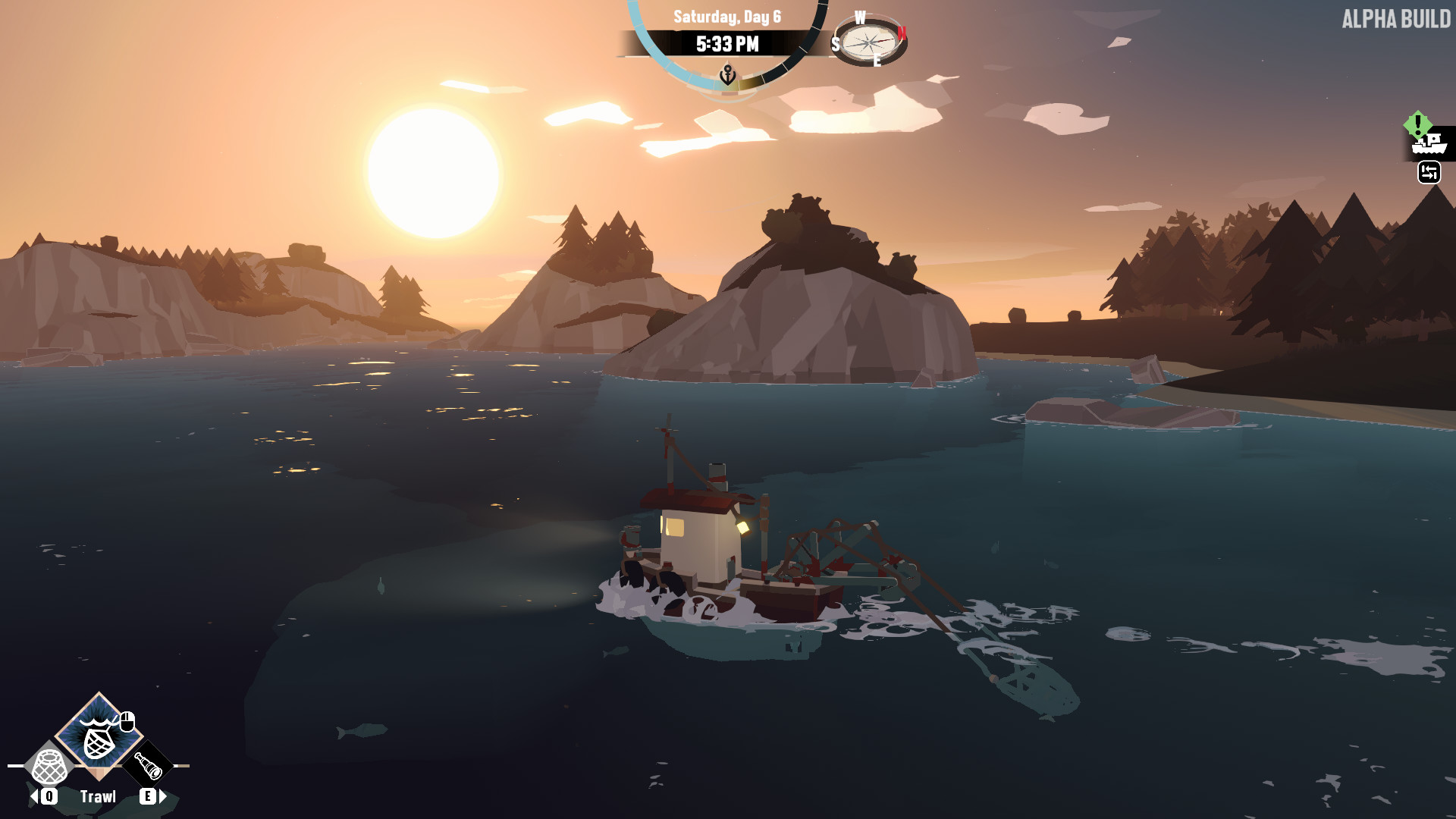Screen dimensions: 1456x819
Task: Select the spyglass equipment icon
Action: coord(150,766)
